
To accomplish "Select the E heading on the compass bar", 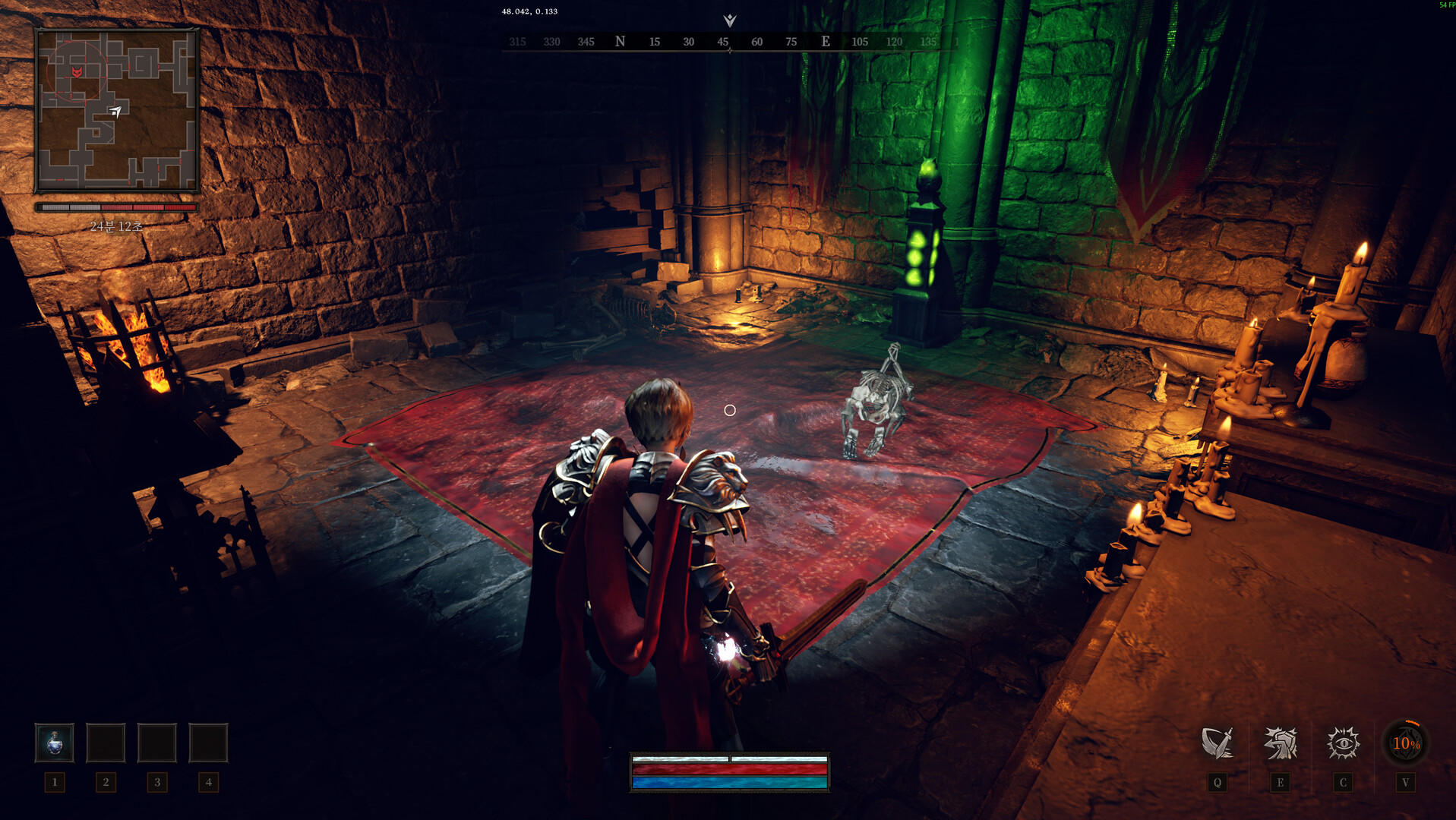I will tap(827, 42).
